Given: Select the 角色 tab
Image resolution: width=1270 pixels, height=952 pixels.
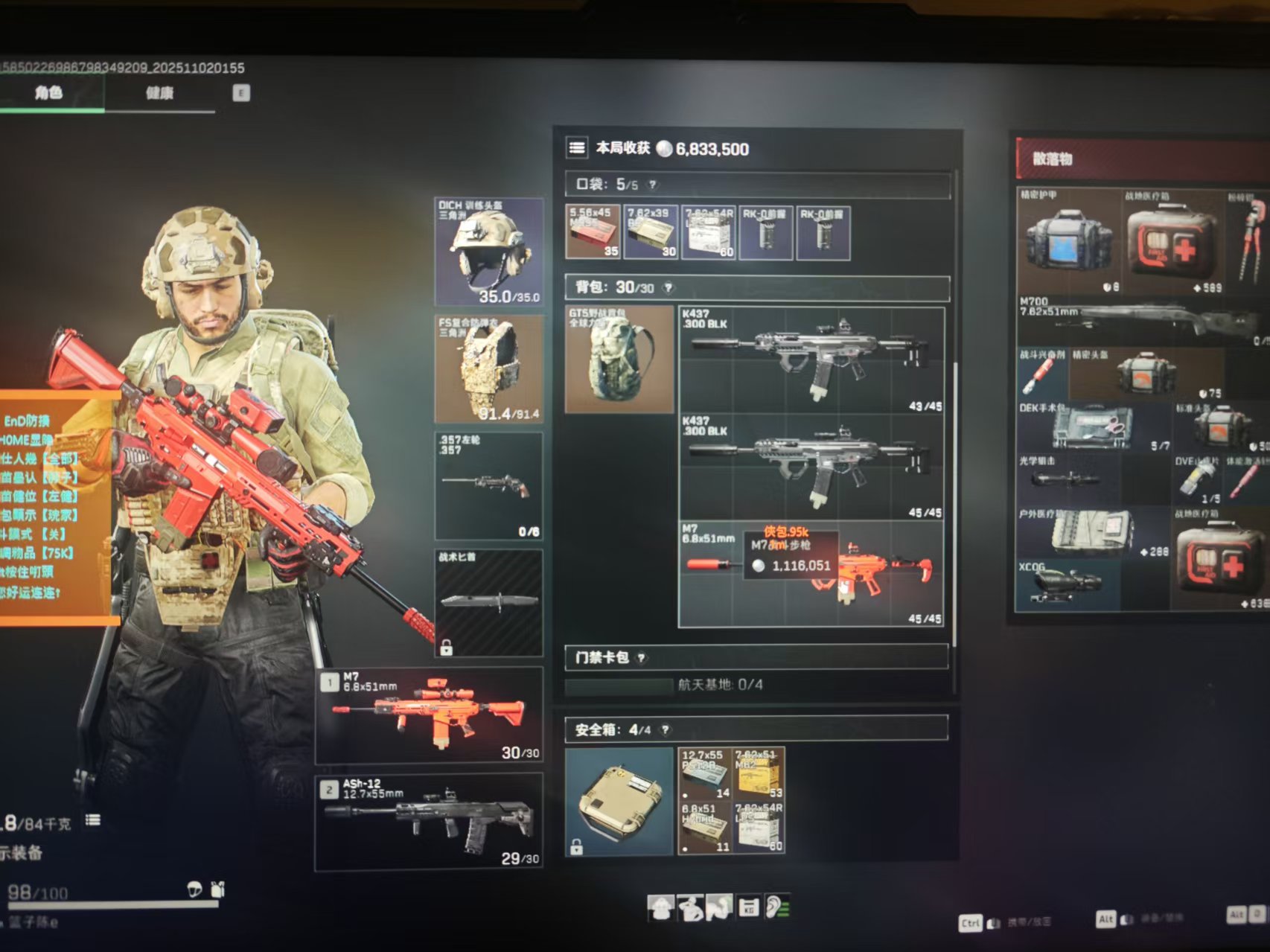Looking at the screenshot, I should coord(49,93).
